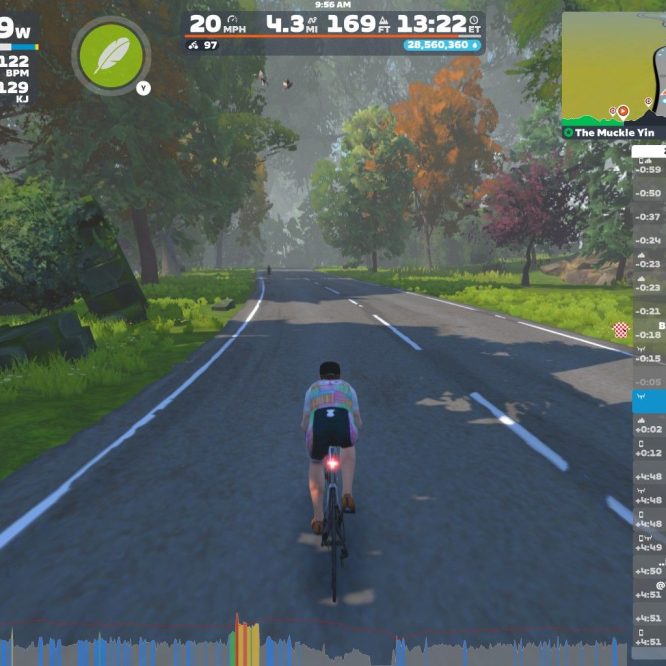This screenshot has height=666, width=666.
Task: Select the rider at +0:02 behind
Action: point(649,428)
